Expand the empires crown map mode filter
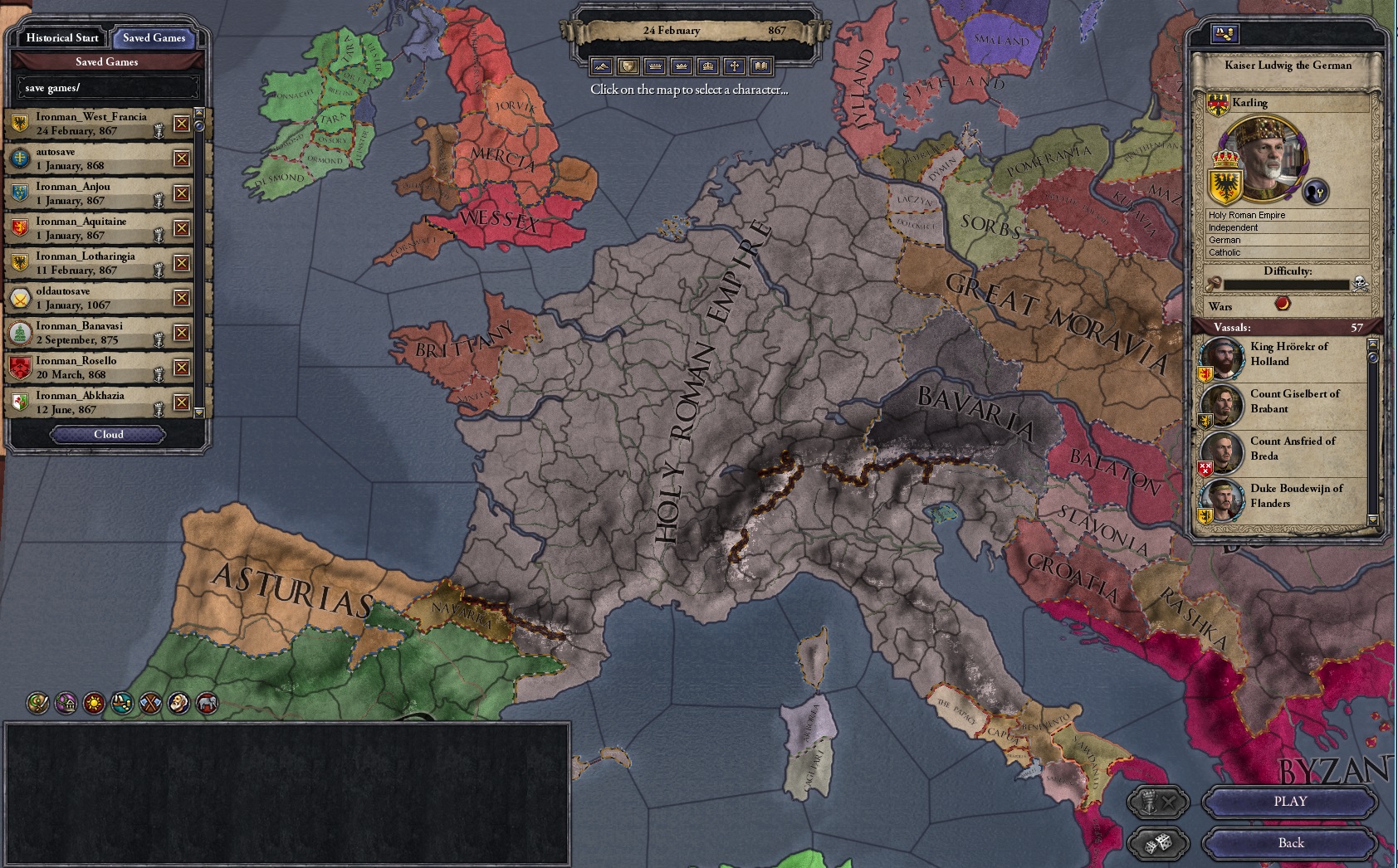The width and height of the screenshot is (1398, 868). [x=710, y=66]
